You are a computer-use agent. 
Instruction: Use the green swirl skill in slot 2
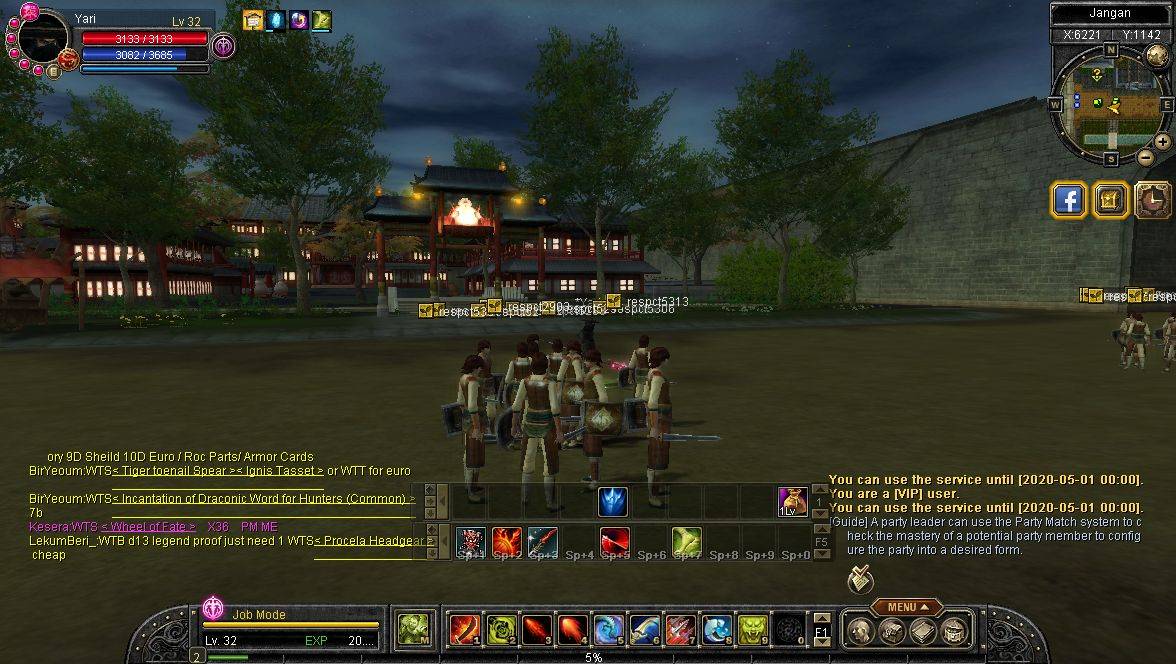pos(500,629)
